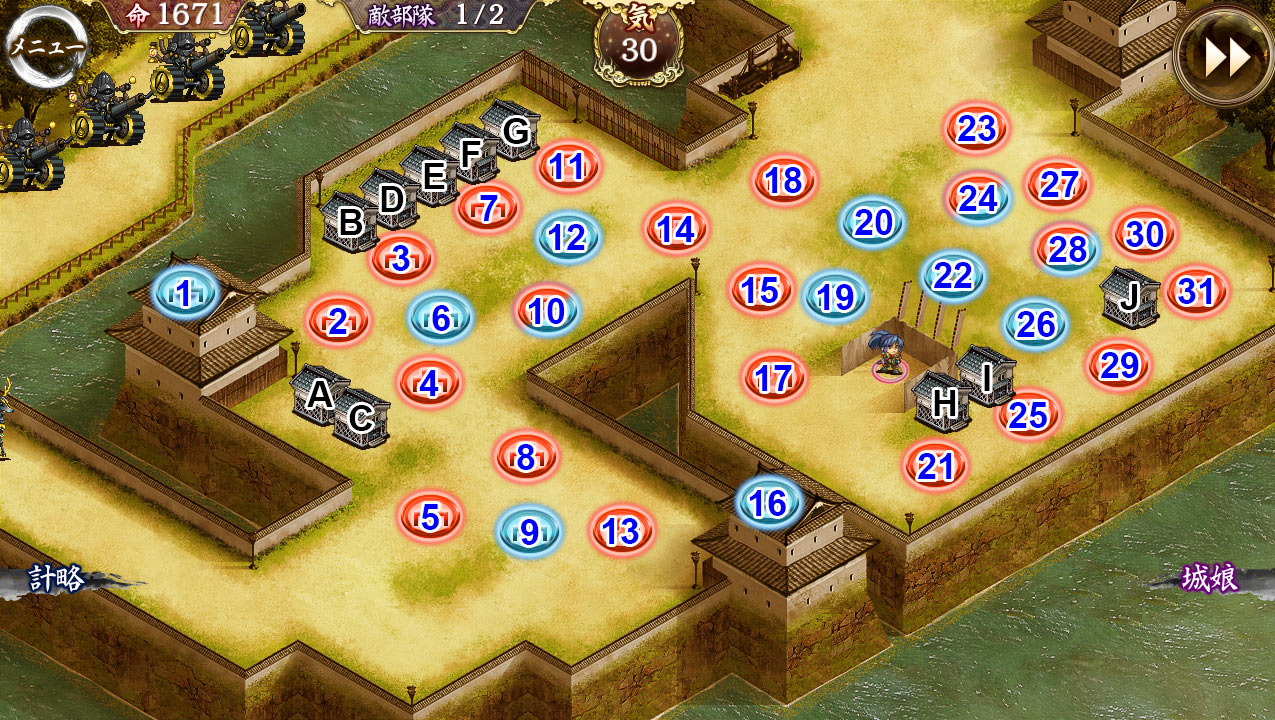Pick blue placement tile number 9

click(x=529, y=531)
